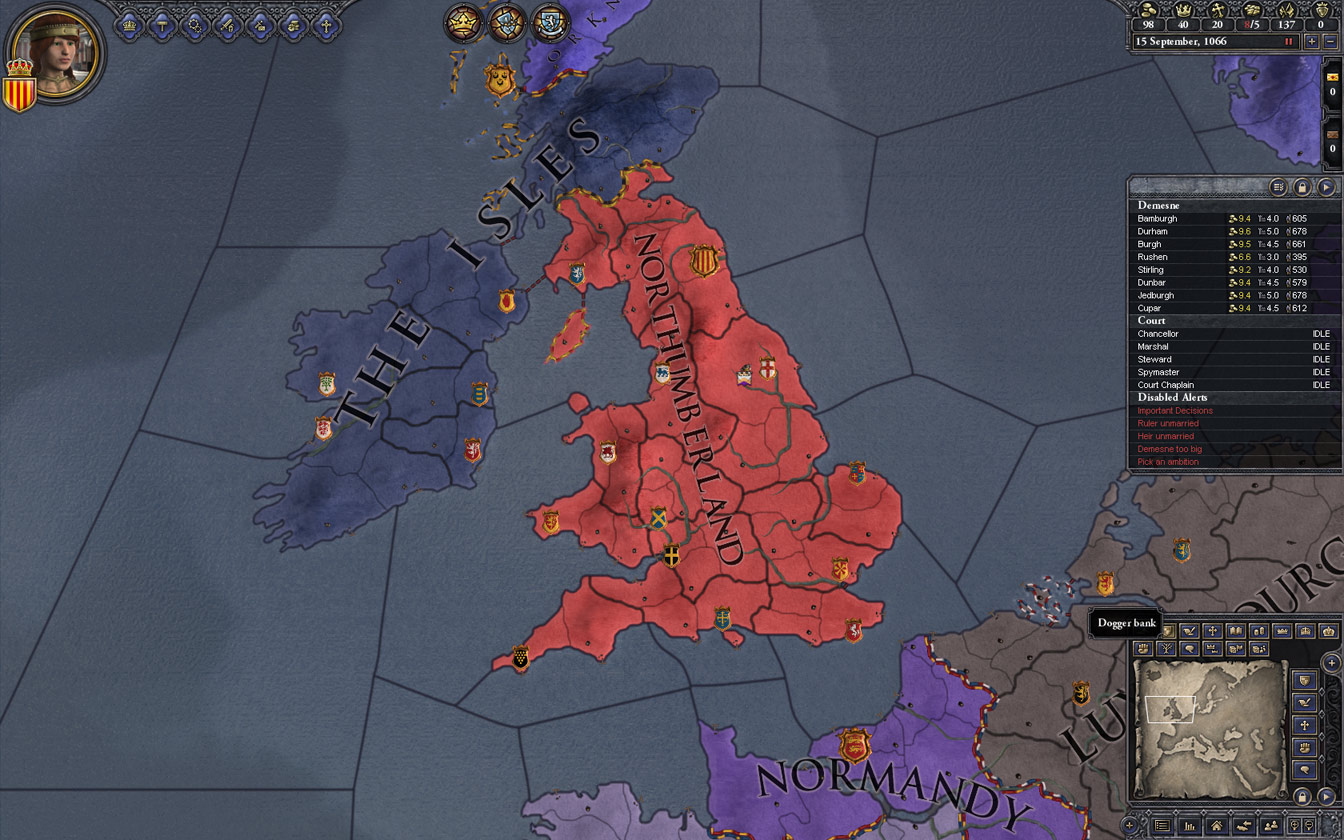
Task: Switch to the tree-icon map mode
Action: (1166, 649)
